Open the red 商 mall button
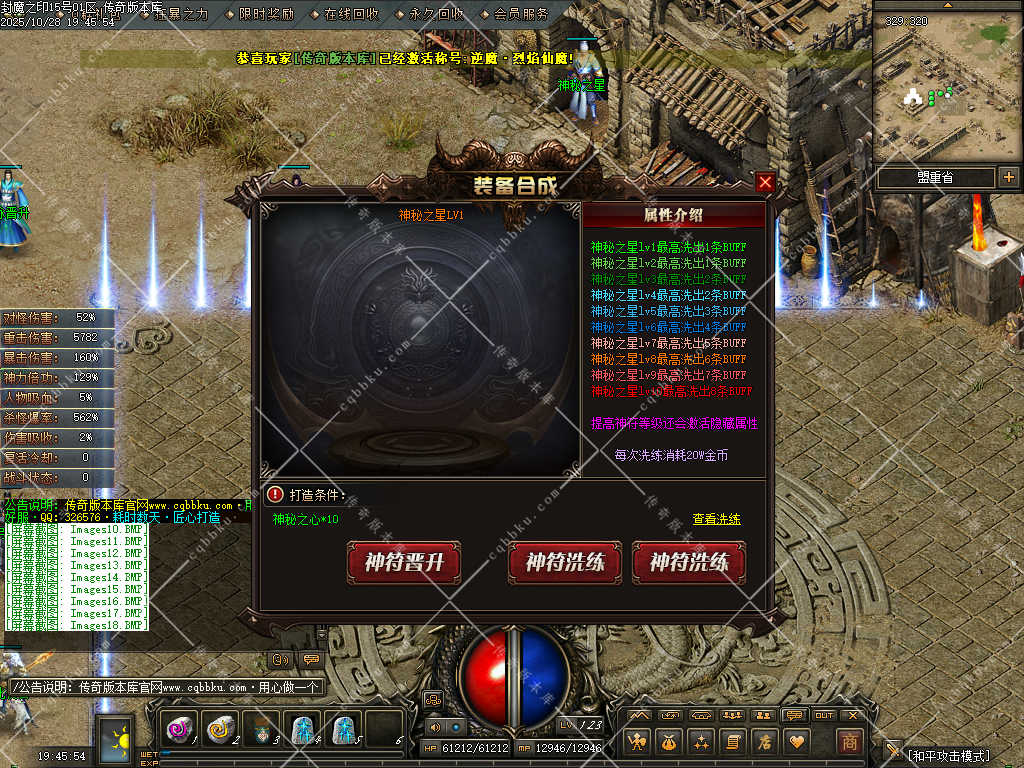Screen dimensions: 1024x768 pos(848,742)
